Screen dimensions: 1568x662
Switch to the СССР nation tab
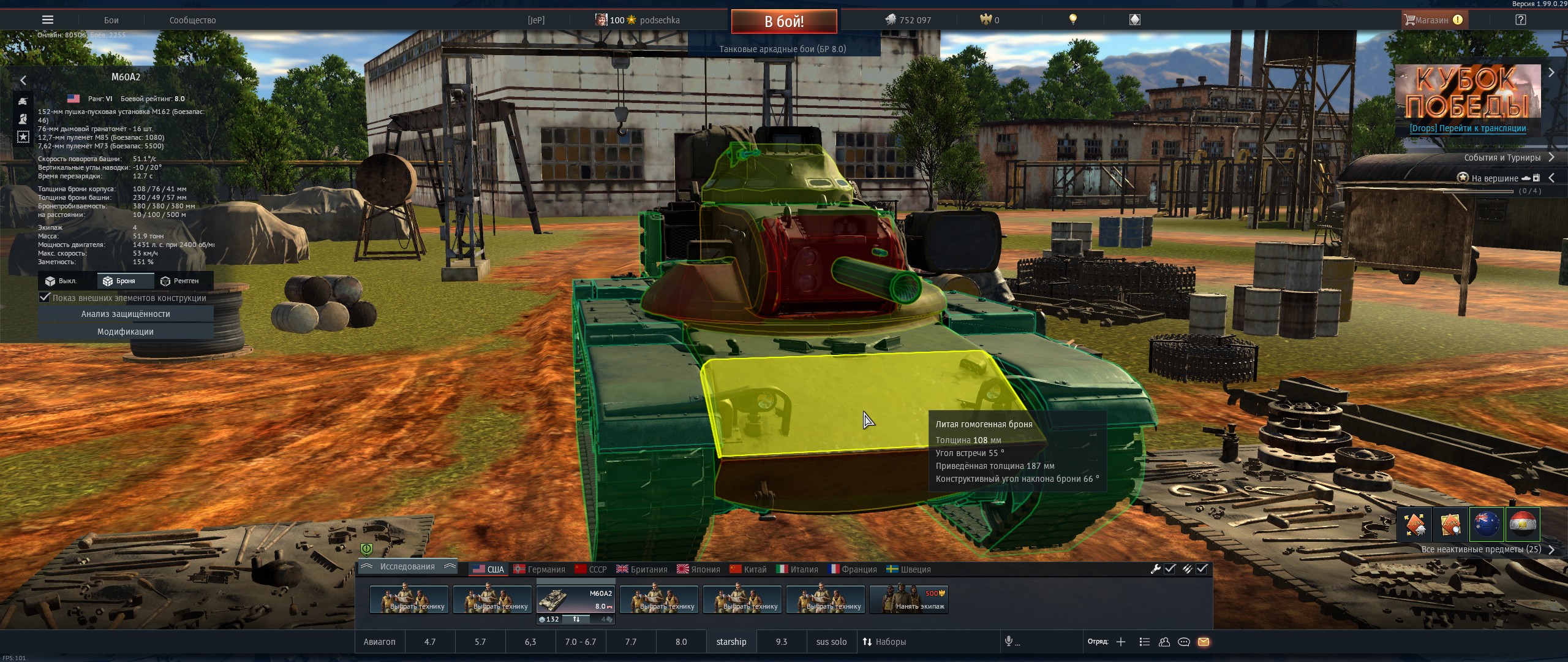click(x=591, y=569)
